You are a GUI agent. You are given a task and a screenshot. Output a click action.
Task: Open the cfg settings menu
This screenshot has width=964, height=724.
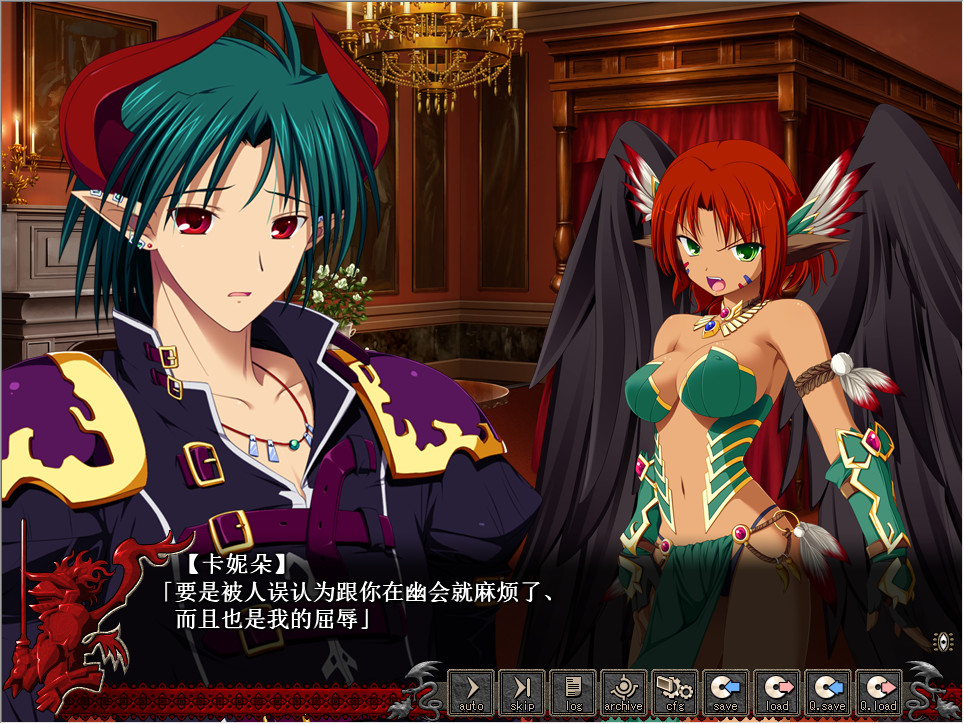click(x=675, y=692)
